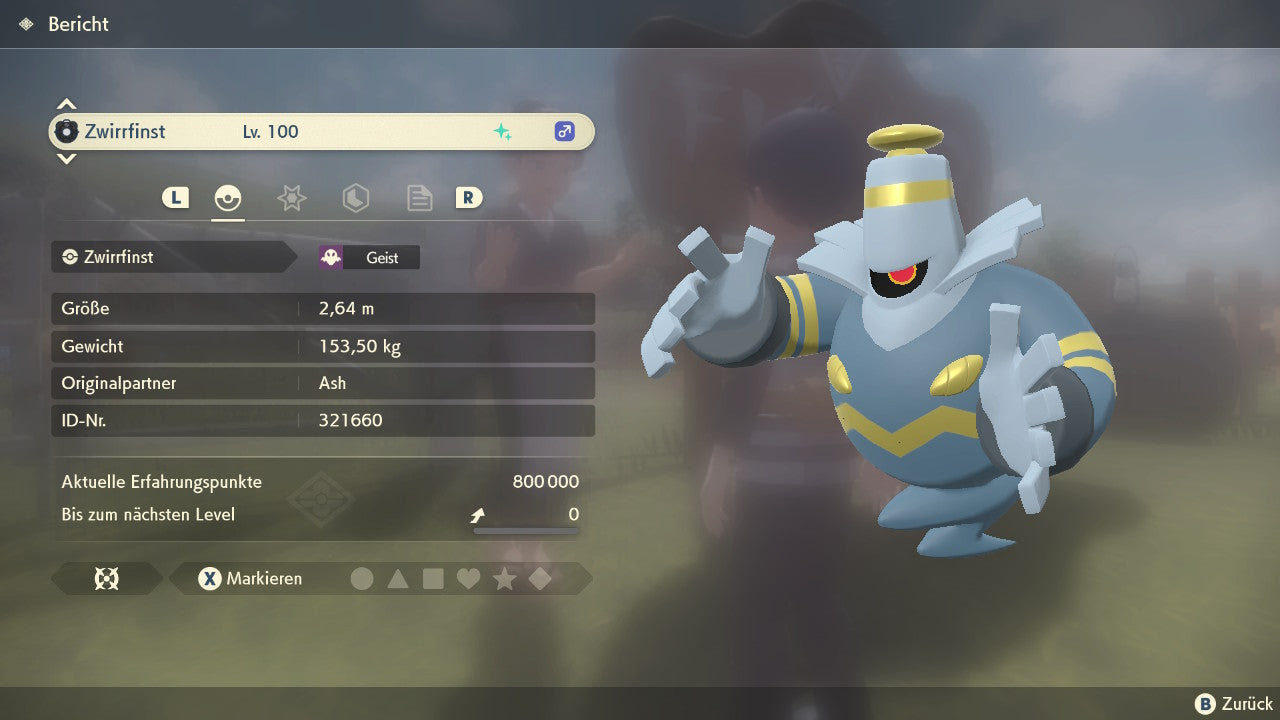The height and width of the screenshot is (720, 1280).
Task: Switch to the Poké Ball info tab
Action: (x=228, y=198)
